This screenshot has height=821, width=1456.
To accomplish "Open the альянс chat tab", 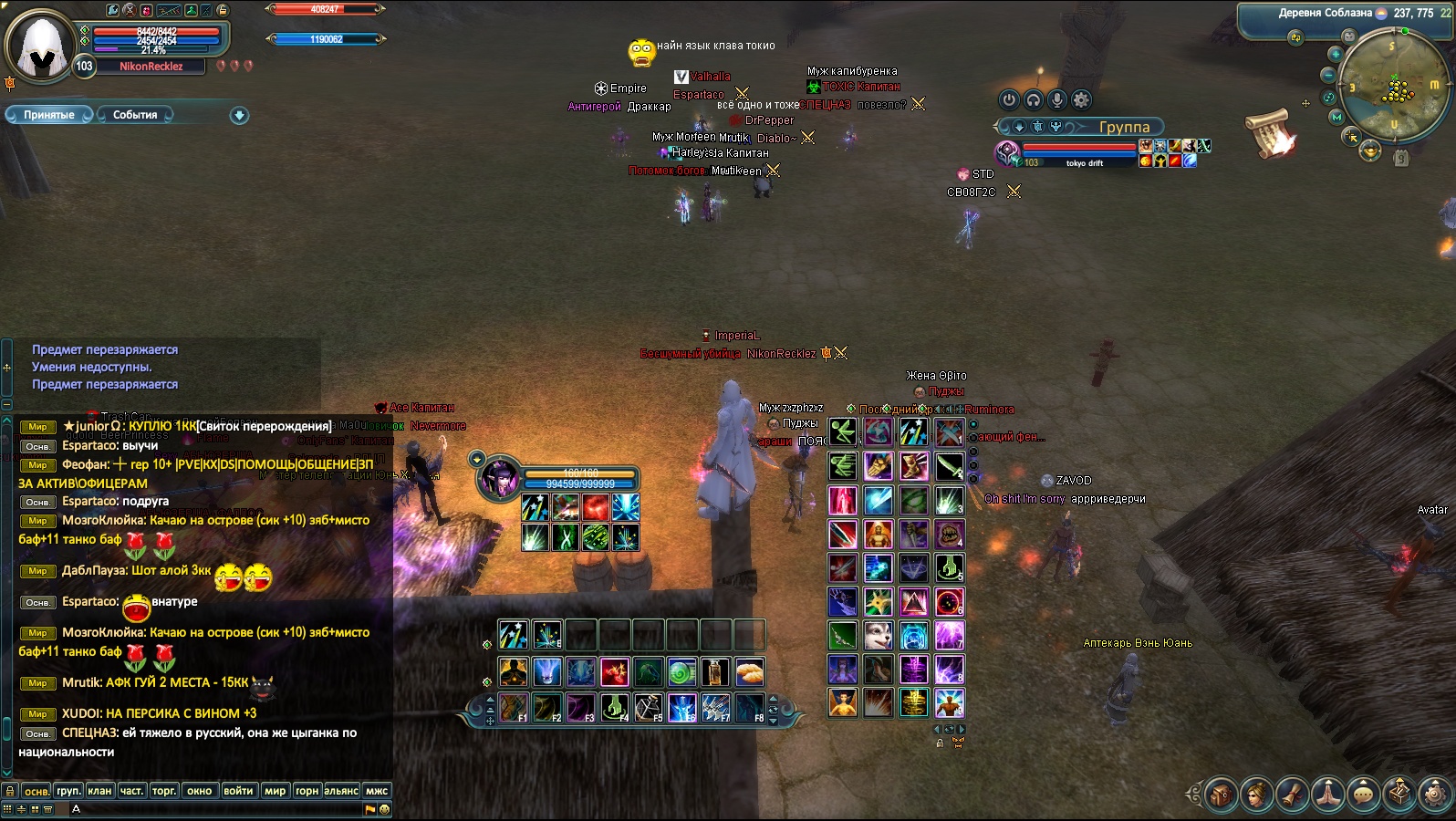I will pos(341,791).
